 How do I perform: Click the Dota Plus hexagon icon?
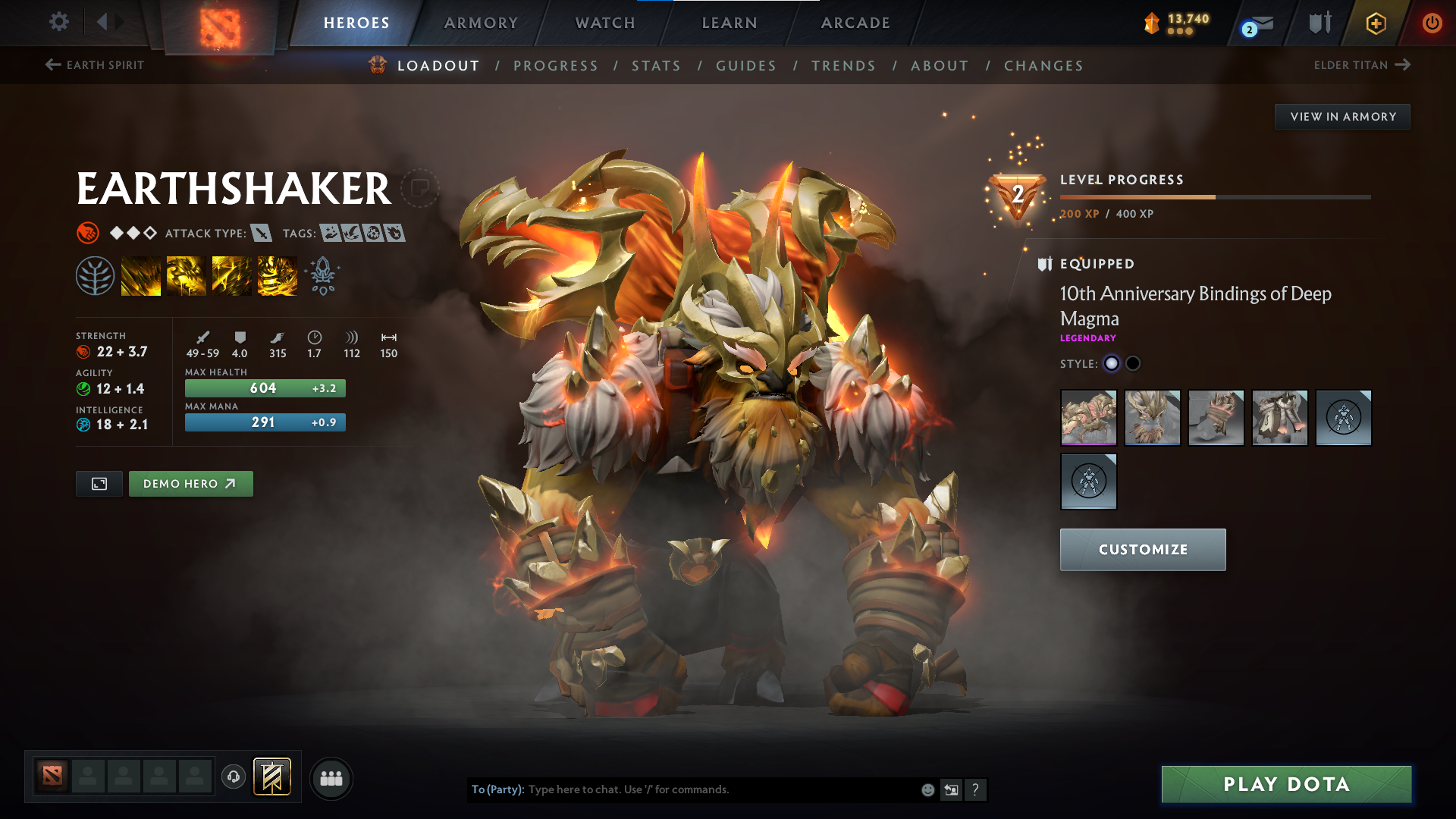pyautogui.click(x=1375, y=23)
